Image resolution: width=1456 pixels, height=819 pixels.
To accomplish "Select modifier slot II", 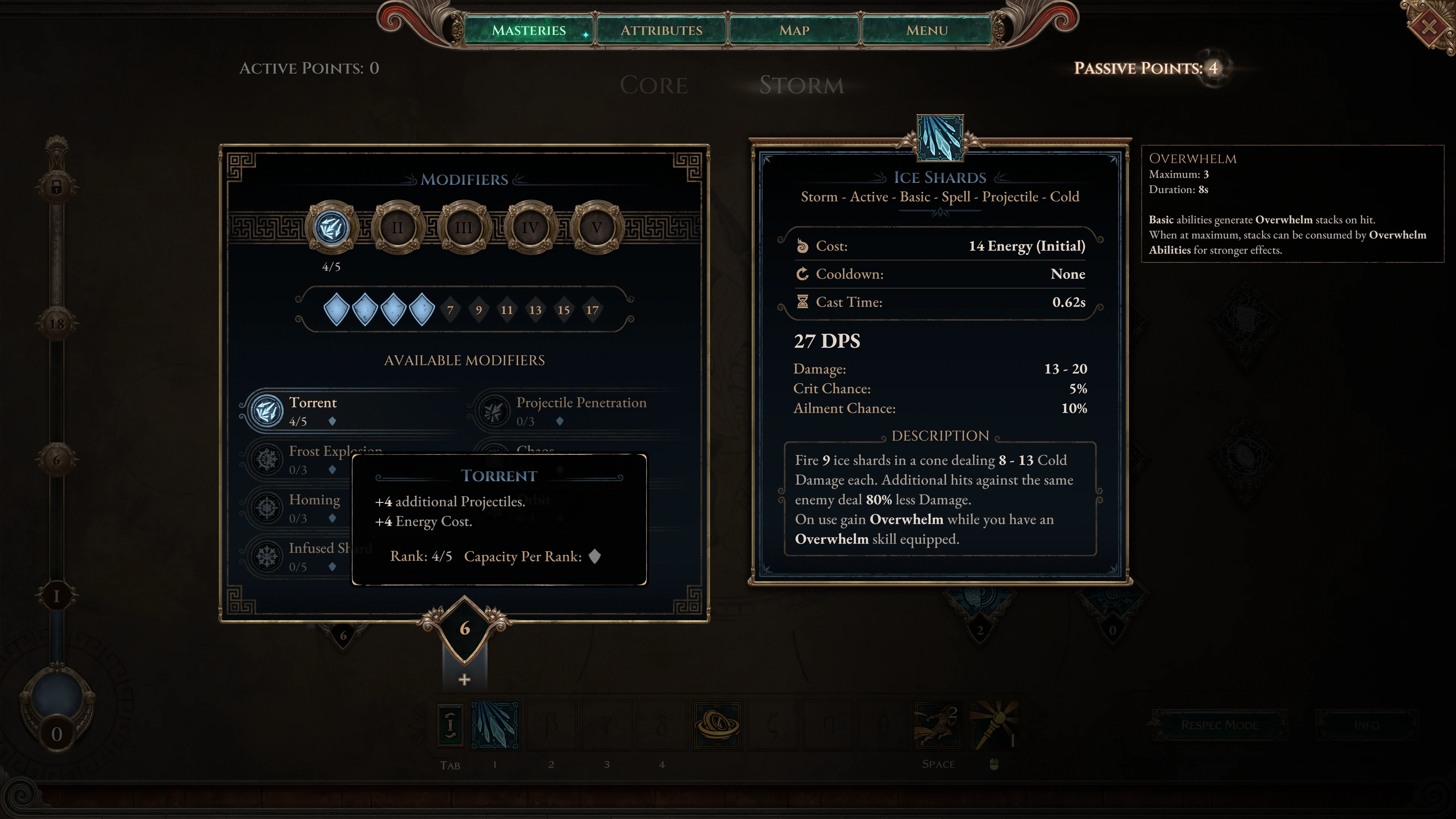I will (398, 228).
